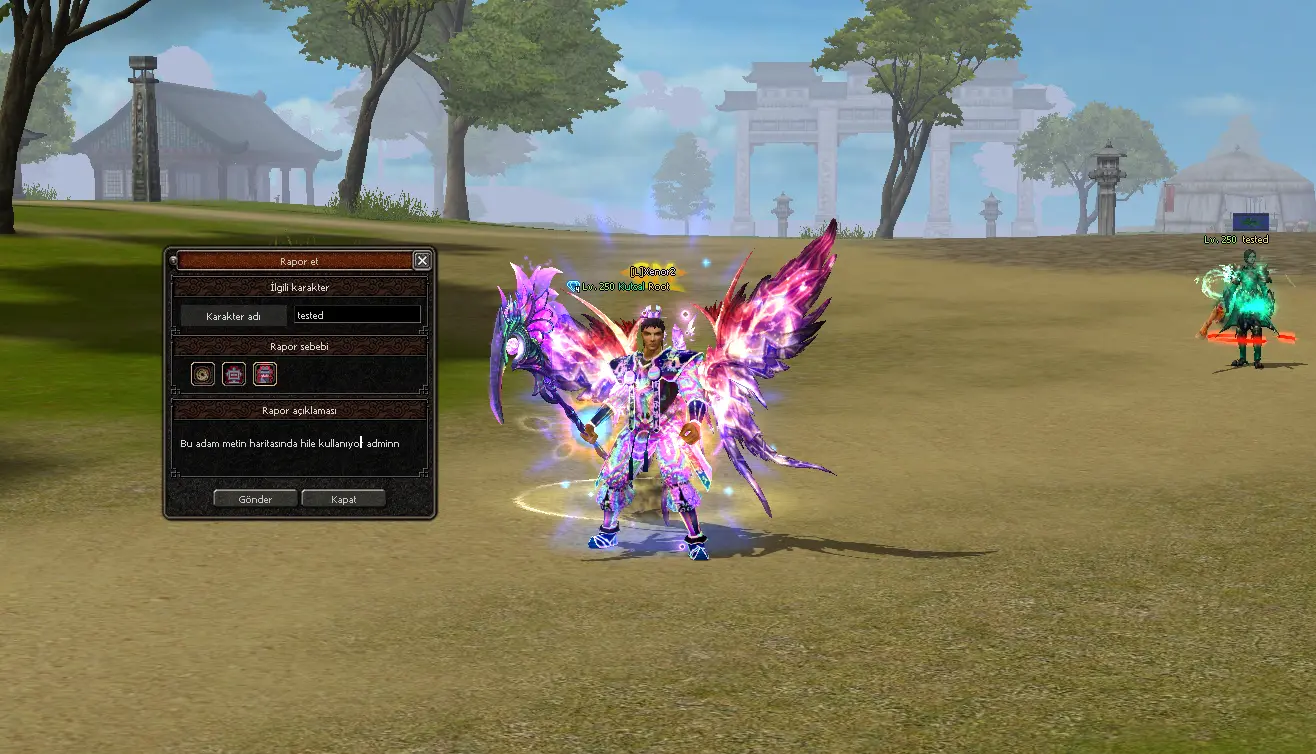Click the small round button left of the title
Screen dimensions: 1316x754
(173, 261)
